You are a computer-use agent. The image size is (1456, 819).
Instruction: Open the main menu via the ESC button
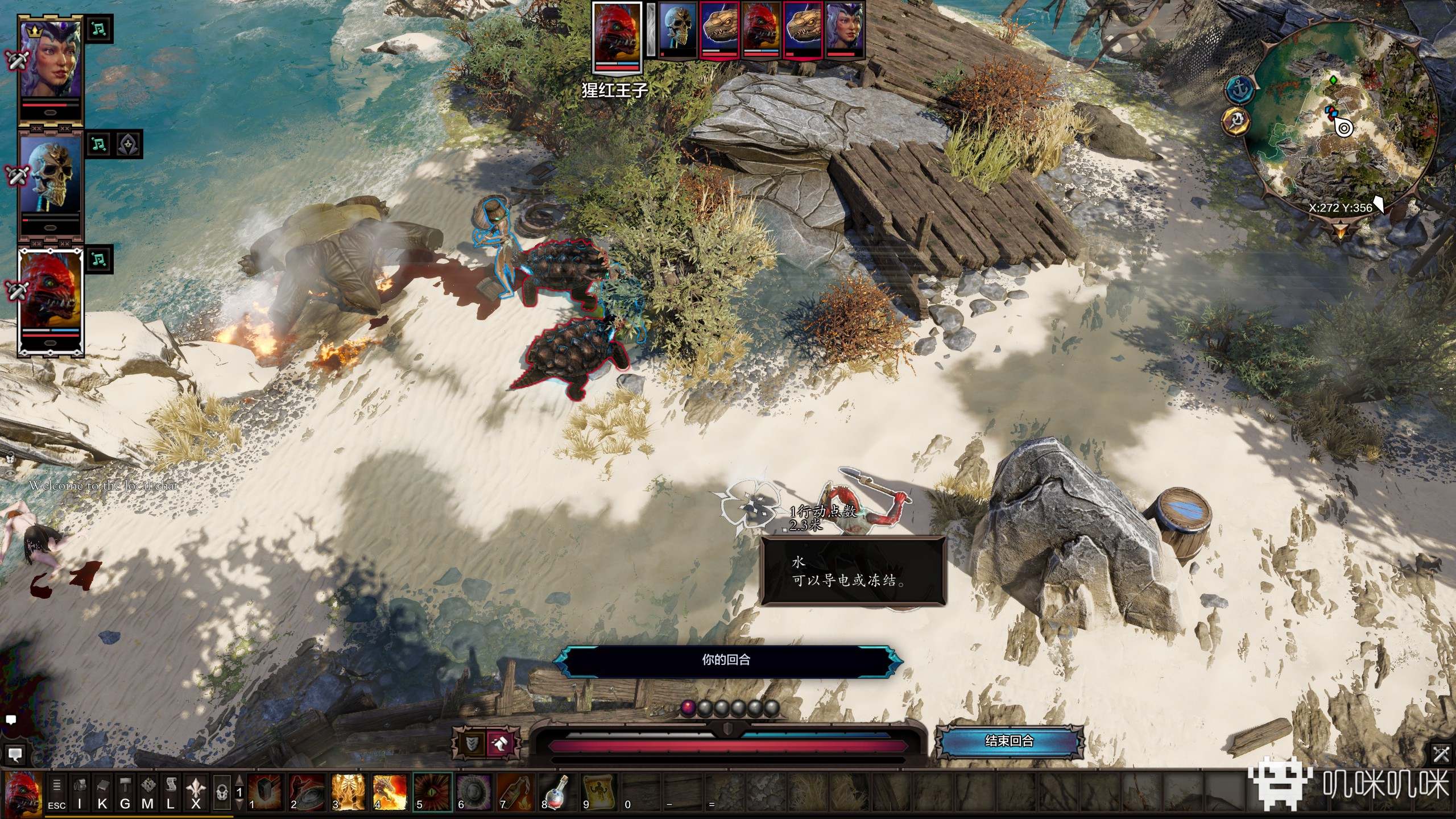pyautogui.click(x=56, y=792)
